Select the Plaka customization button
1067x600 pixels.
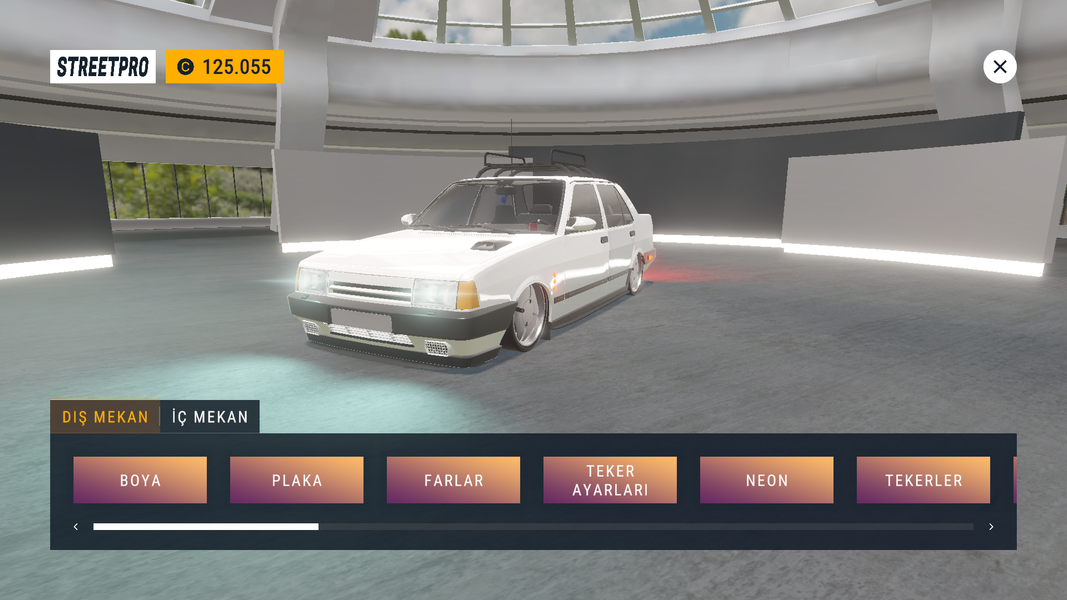pos(297,480)
